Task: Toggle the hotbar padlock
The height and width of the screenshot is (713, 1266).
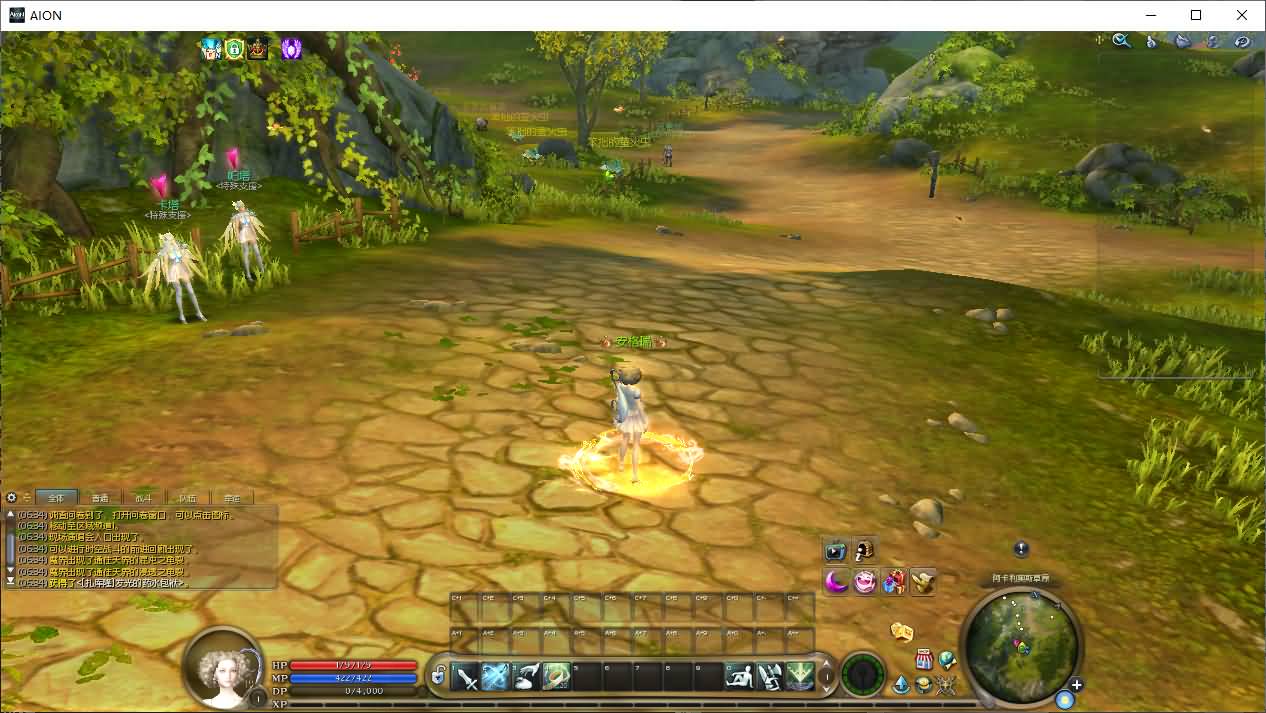Action: tap(438, 678)
